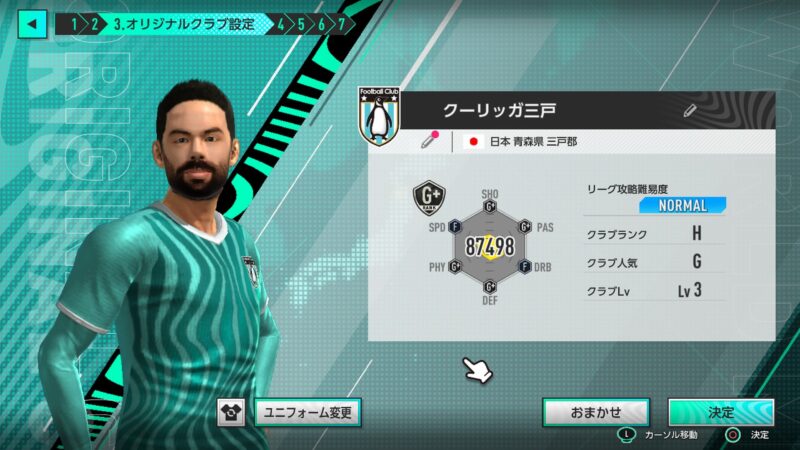Screen dimensions: 800x450
Task: Open ユニフォーム変更 uniform change
Action: [x=306, y=411]
